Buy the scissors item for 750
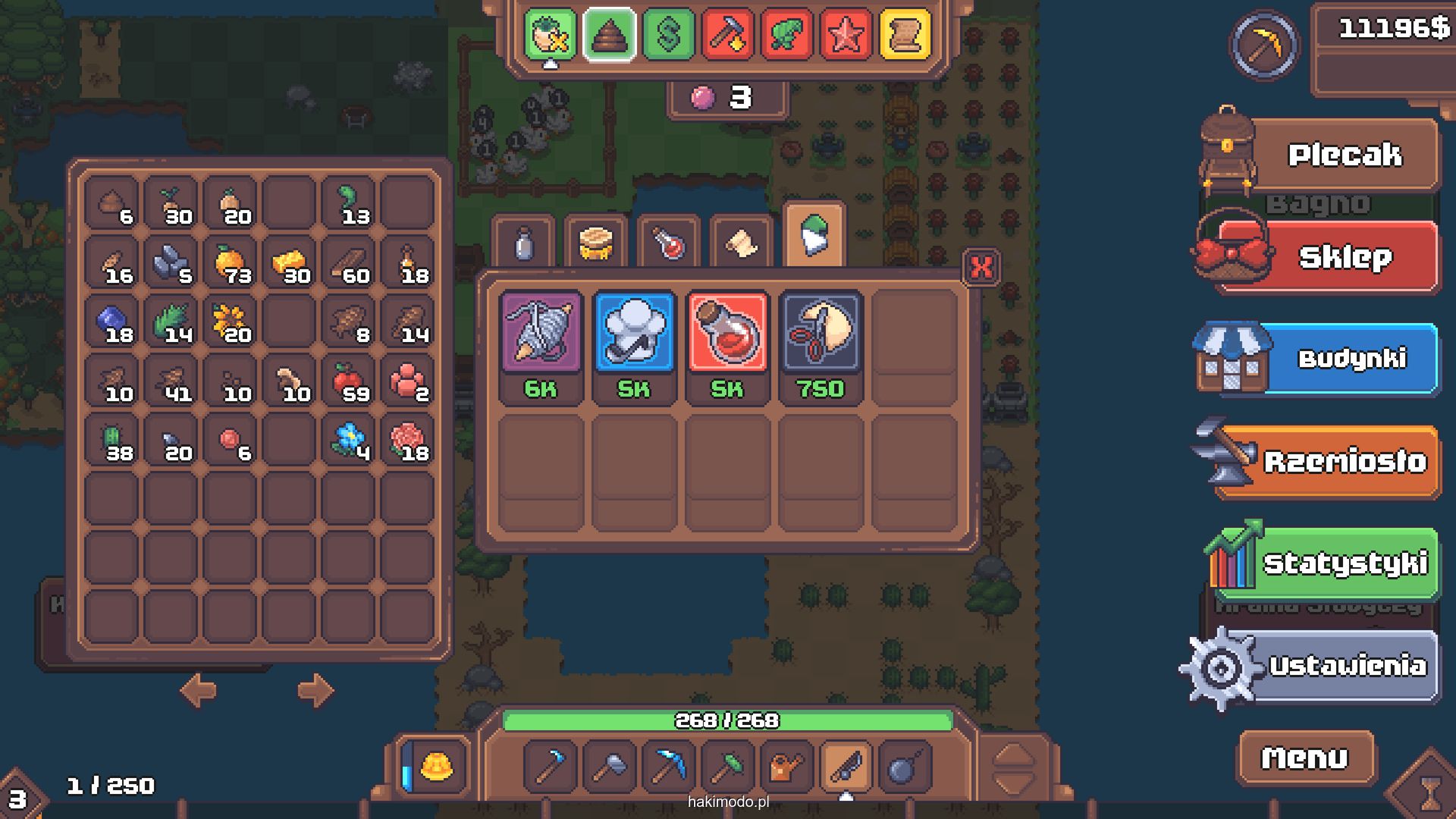Screen dimensions: 1456x819 [x=821, y=333]
